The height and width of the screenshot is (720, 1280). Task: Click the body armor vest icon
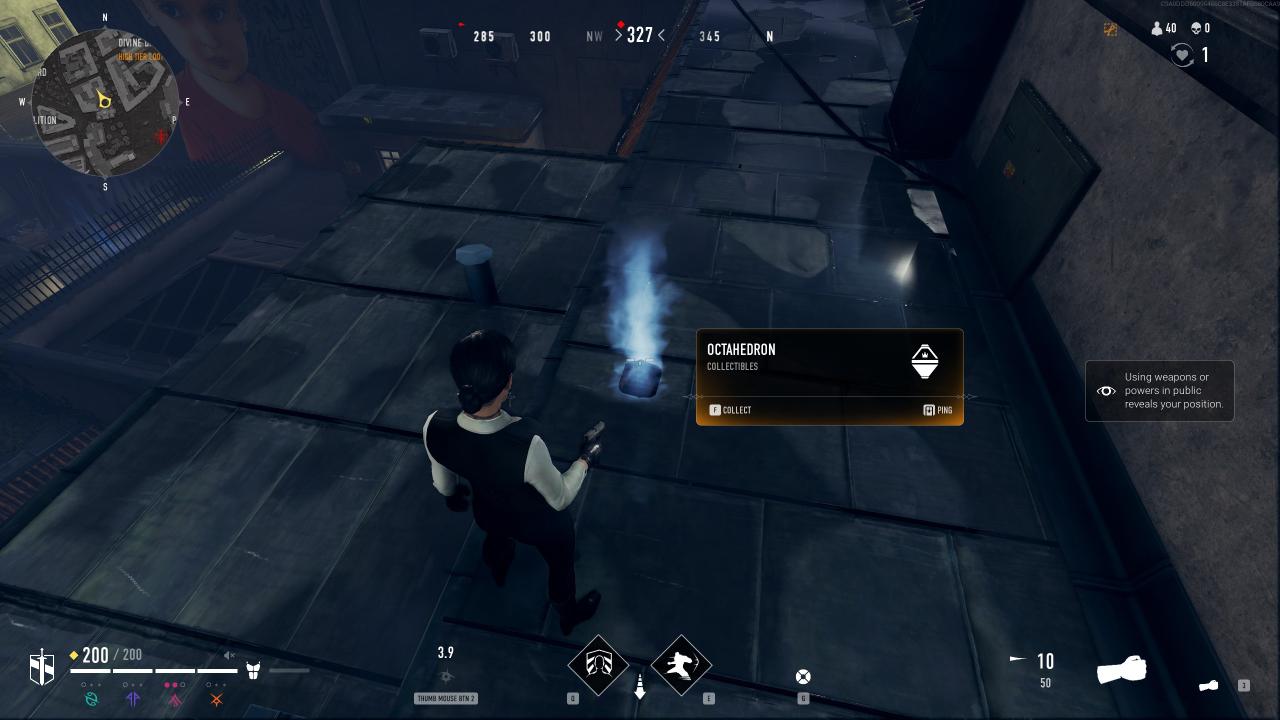(x=253, y=670)
